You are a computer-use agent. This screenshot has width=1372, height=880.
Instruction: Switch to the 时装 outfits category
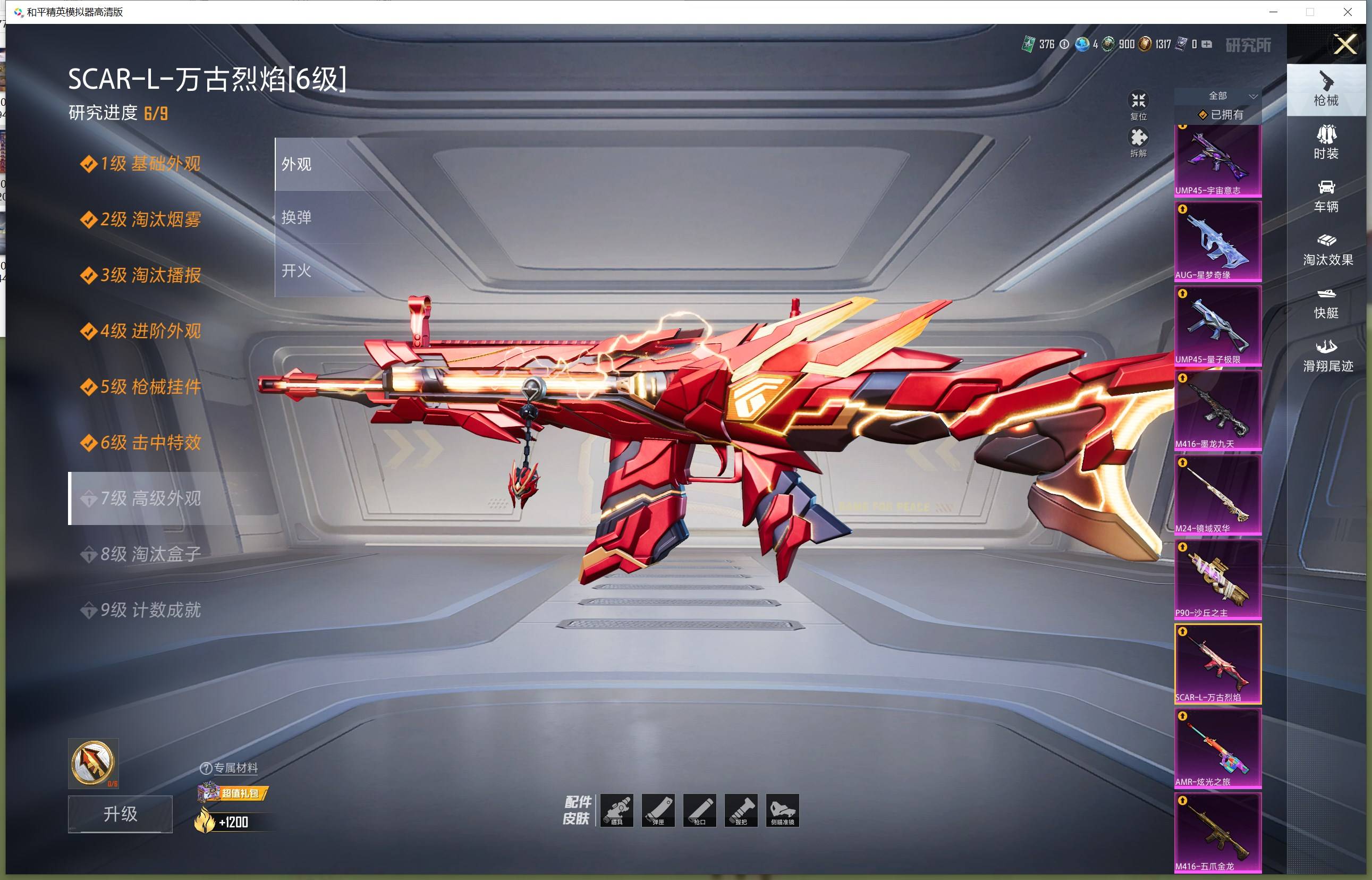(x=1326, y=142)
